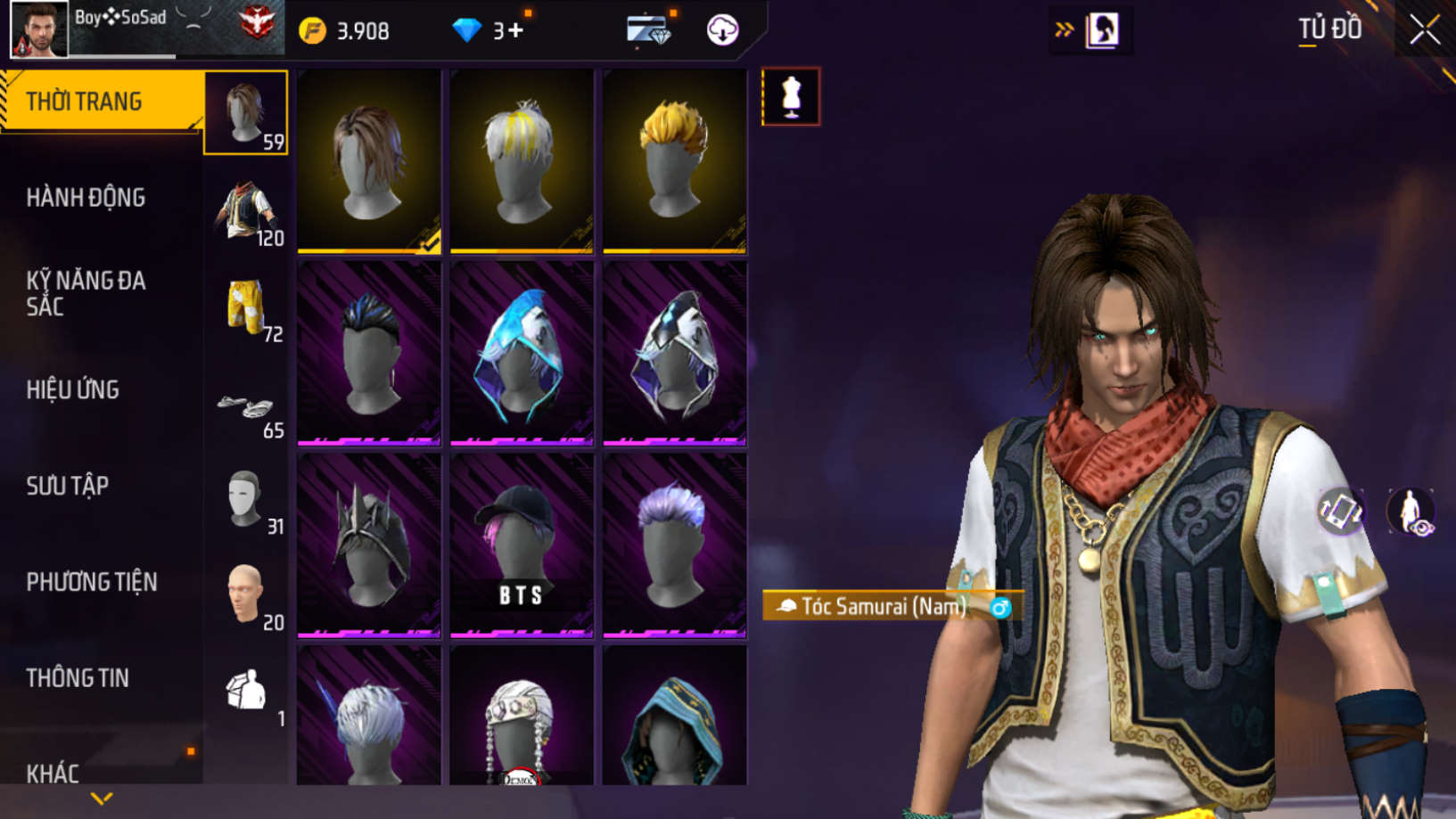Open the vest tops subcategory
Screen dimensions: 1456x819
pos(246,212)
